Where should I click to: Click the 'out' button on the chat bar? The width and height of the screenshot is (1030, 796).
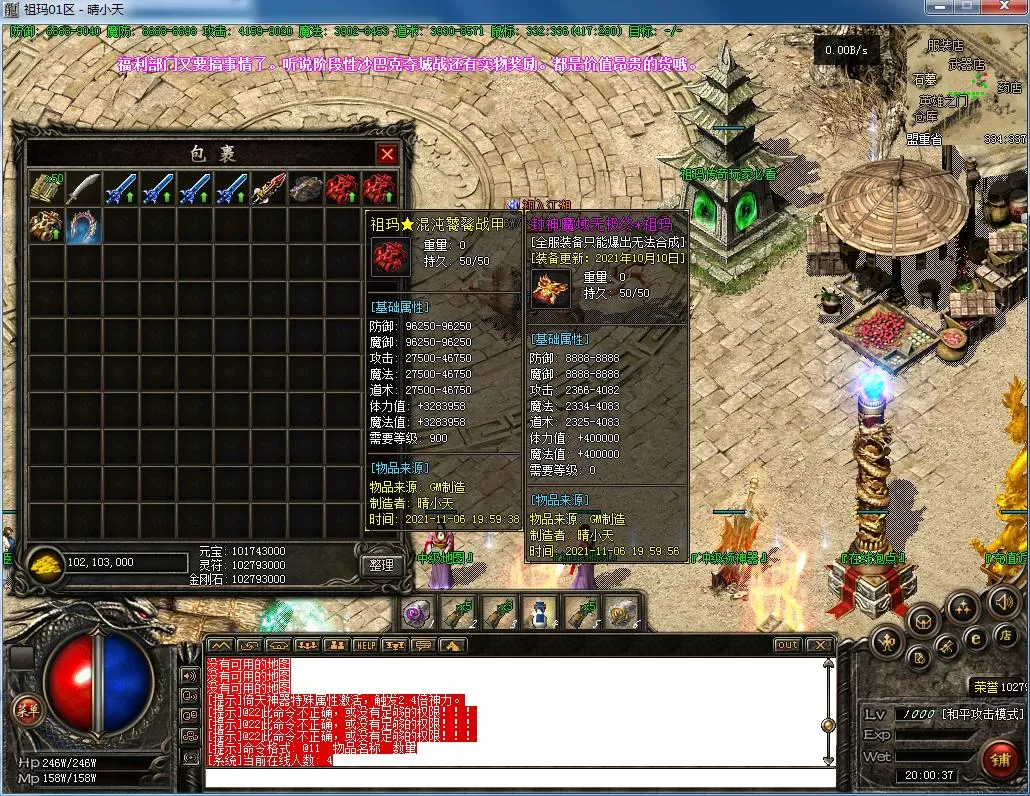click(788, 645)
